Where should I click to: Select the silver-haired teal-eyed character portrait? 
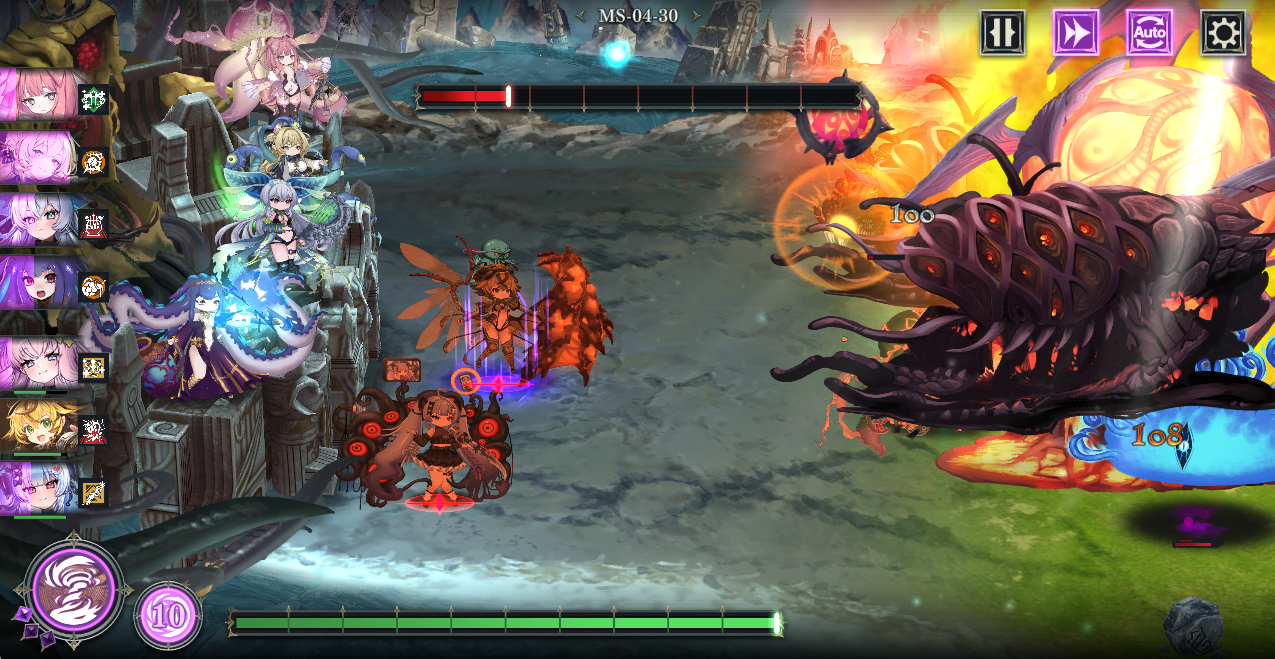[x=39, y=221]
